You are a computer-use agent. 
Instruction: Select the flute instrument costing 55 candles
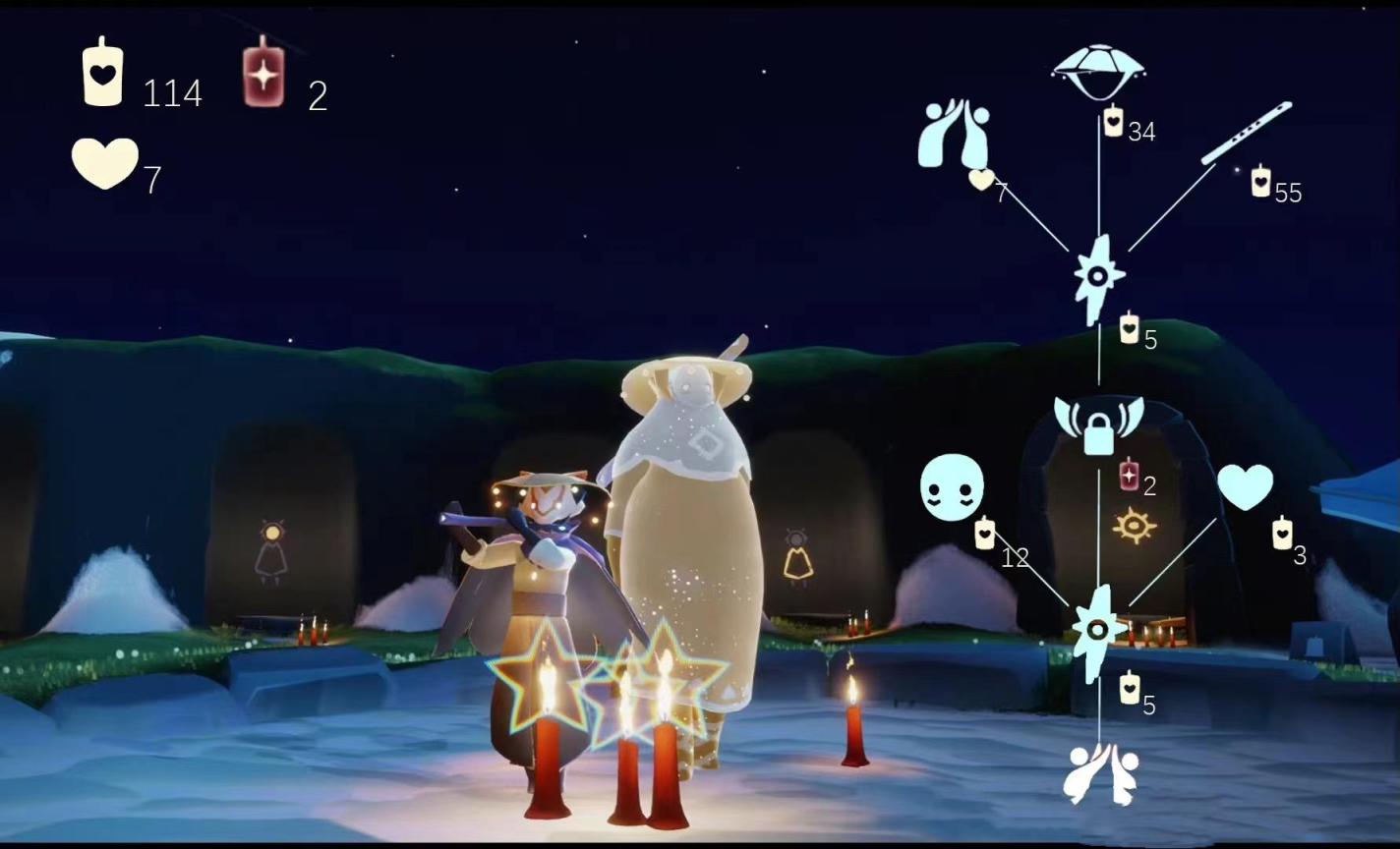[x=1246, y=133]
